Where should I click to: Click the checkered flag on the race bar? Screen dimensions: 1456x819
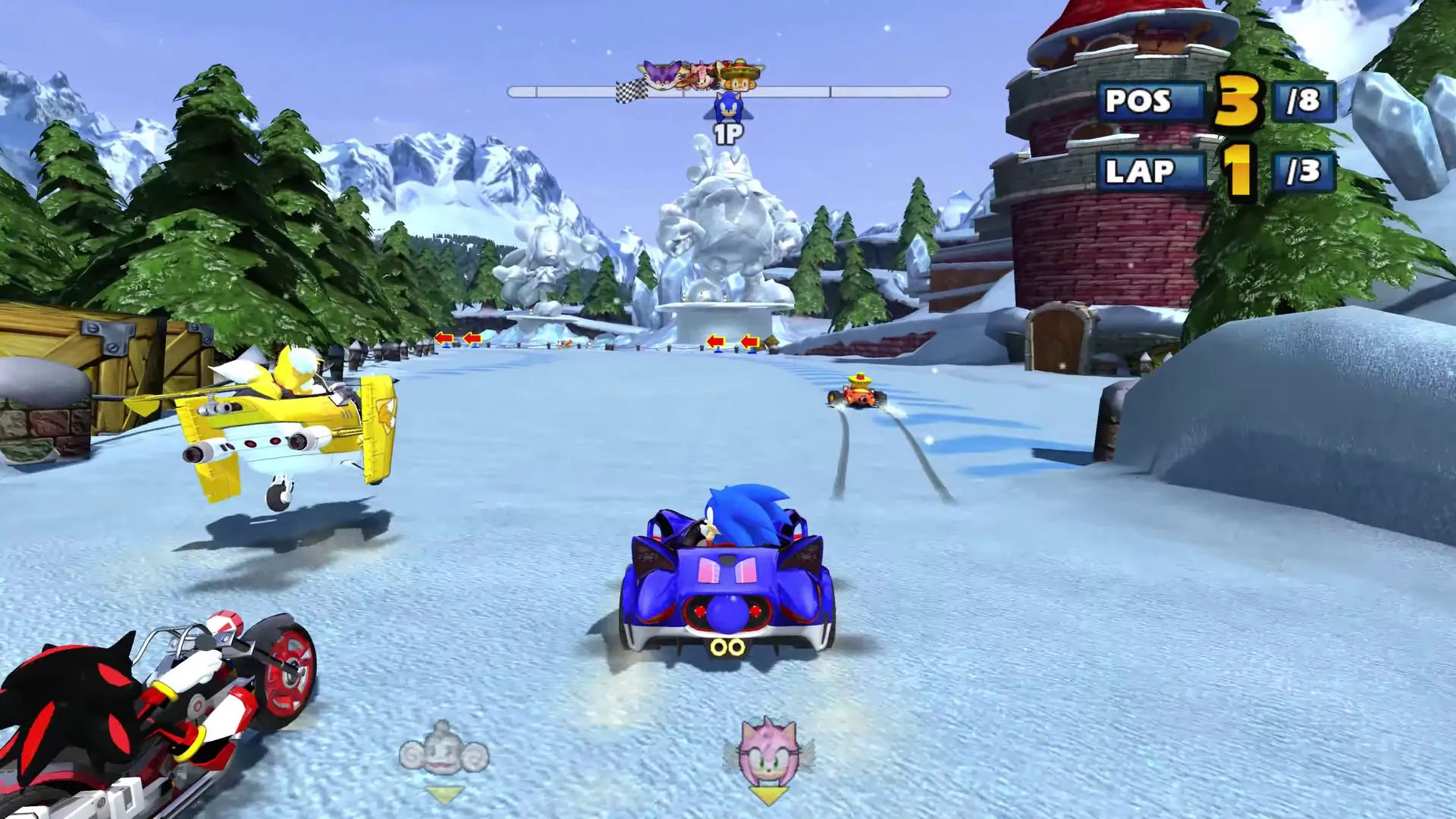(632, 89)
